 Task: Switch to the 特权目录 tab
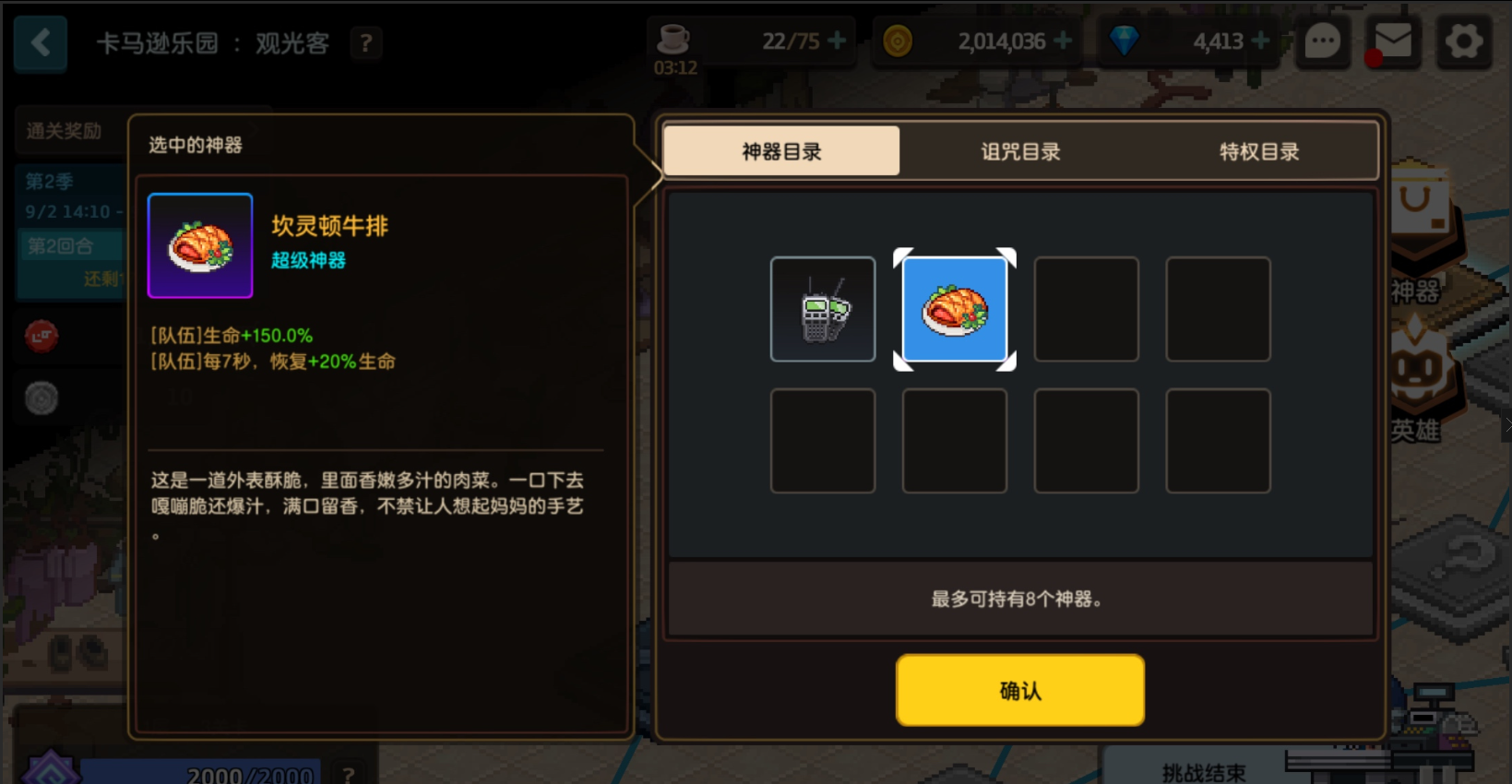click(1258, 149)
